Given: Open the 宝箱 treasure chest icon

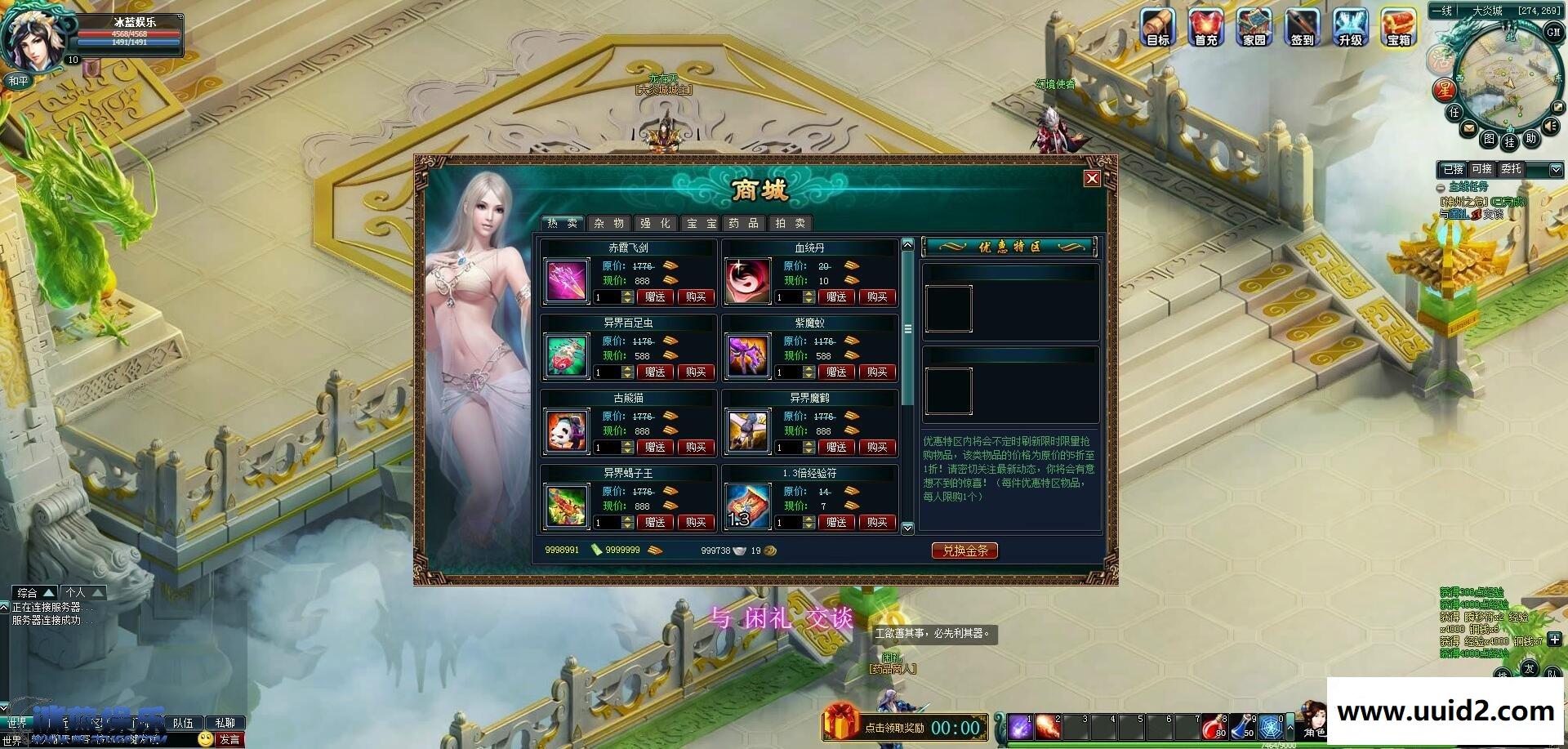Looking at the screenshot, I should 1397,27.
